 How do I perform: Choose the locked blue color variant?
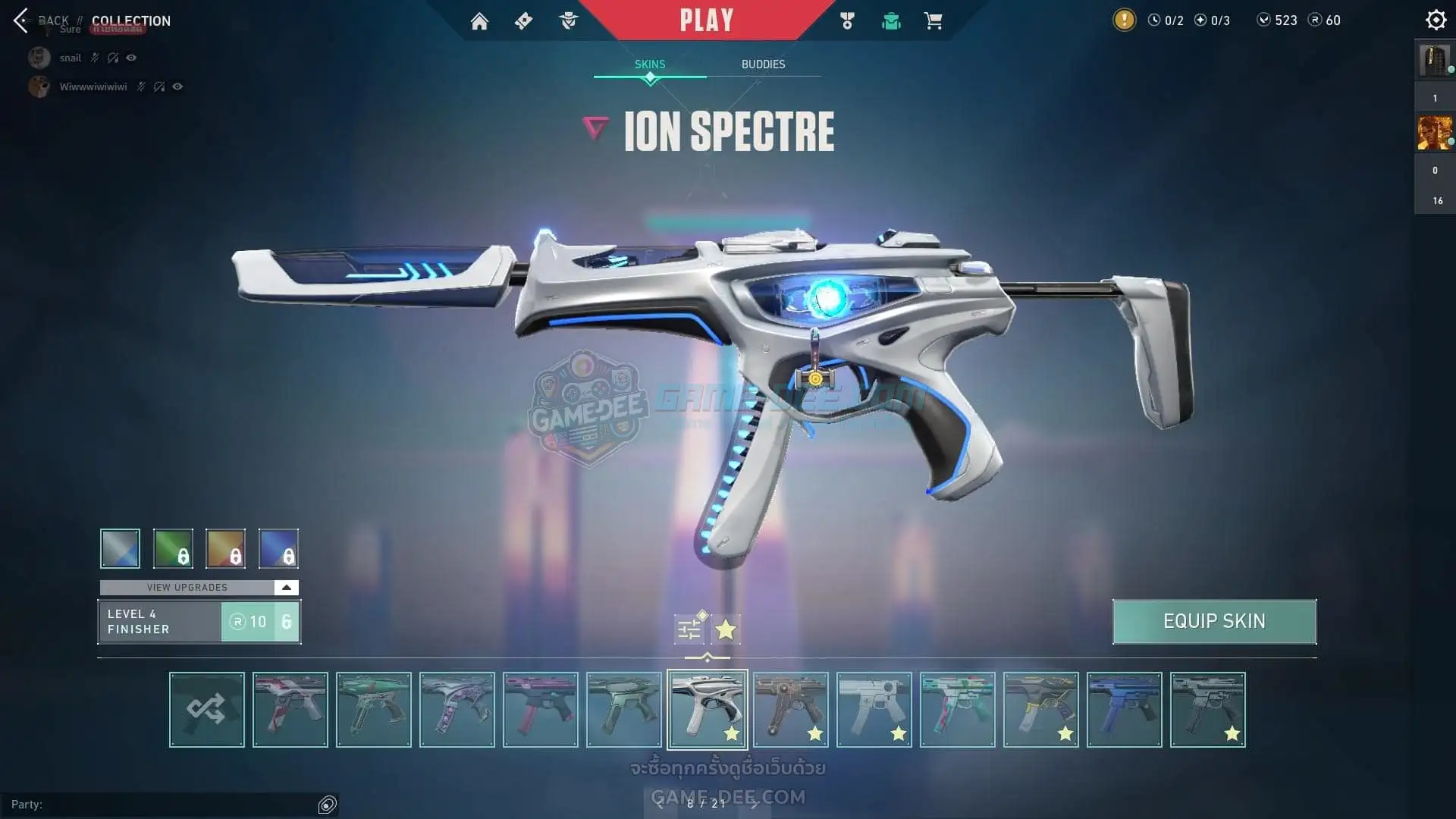coord(278,548)
